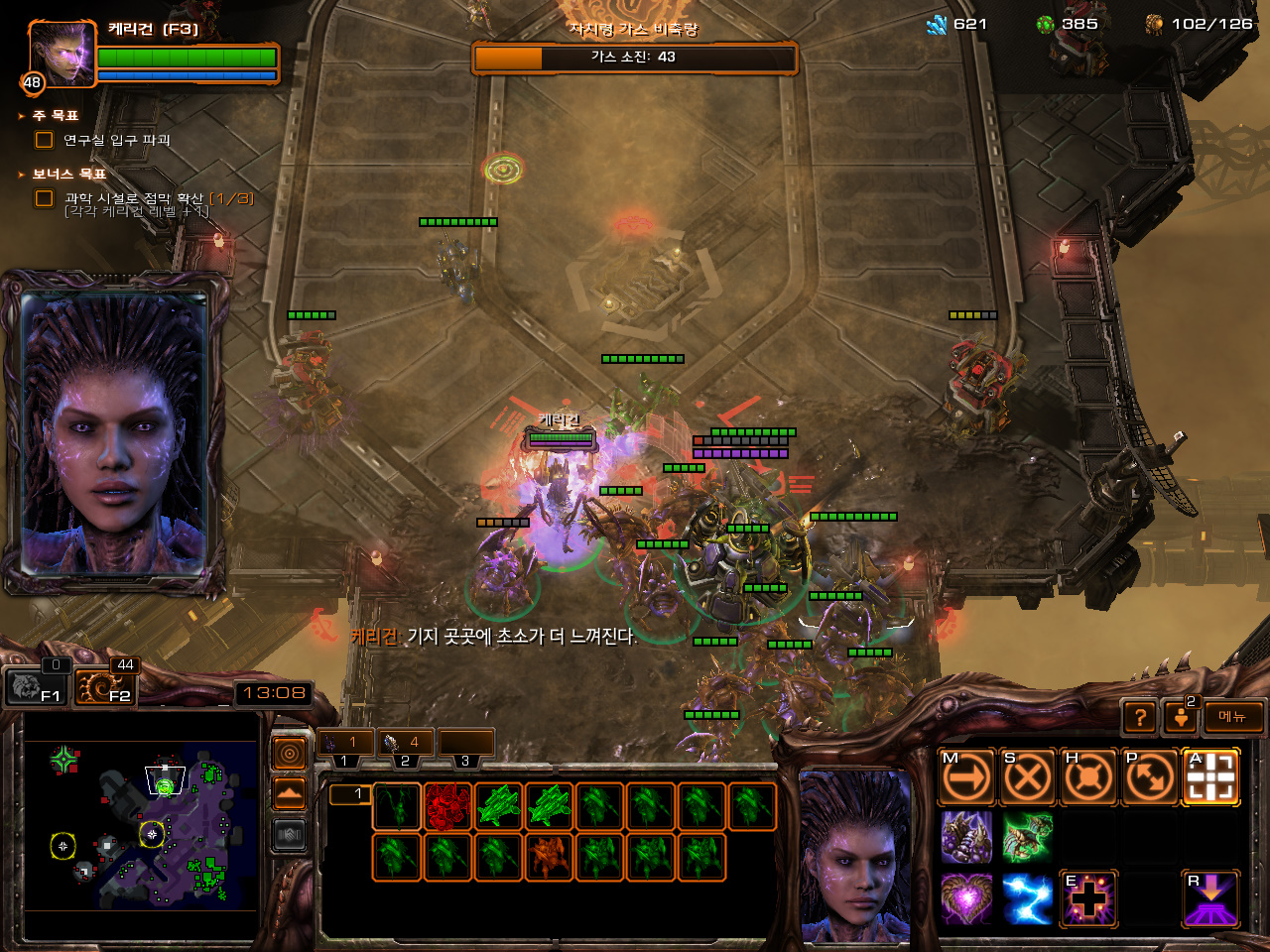The width and height of the screenshot is (1270, 952).
Task: Select control group 2 tab
Action: 406,743
